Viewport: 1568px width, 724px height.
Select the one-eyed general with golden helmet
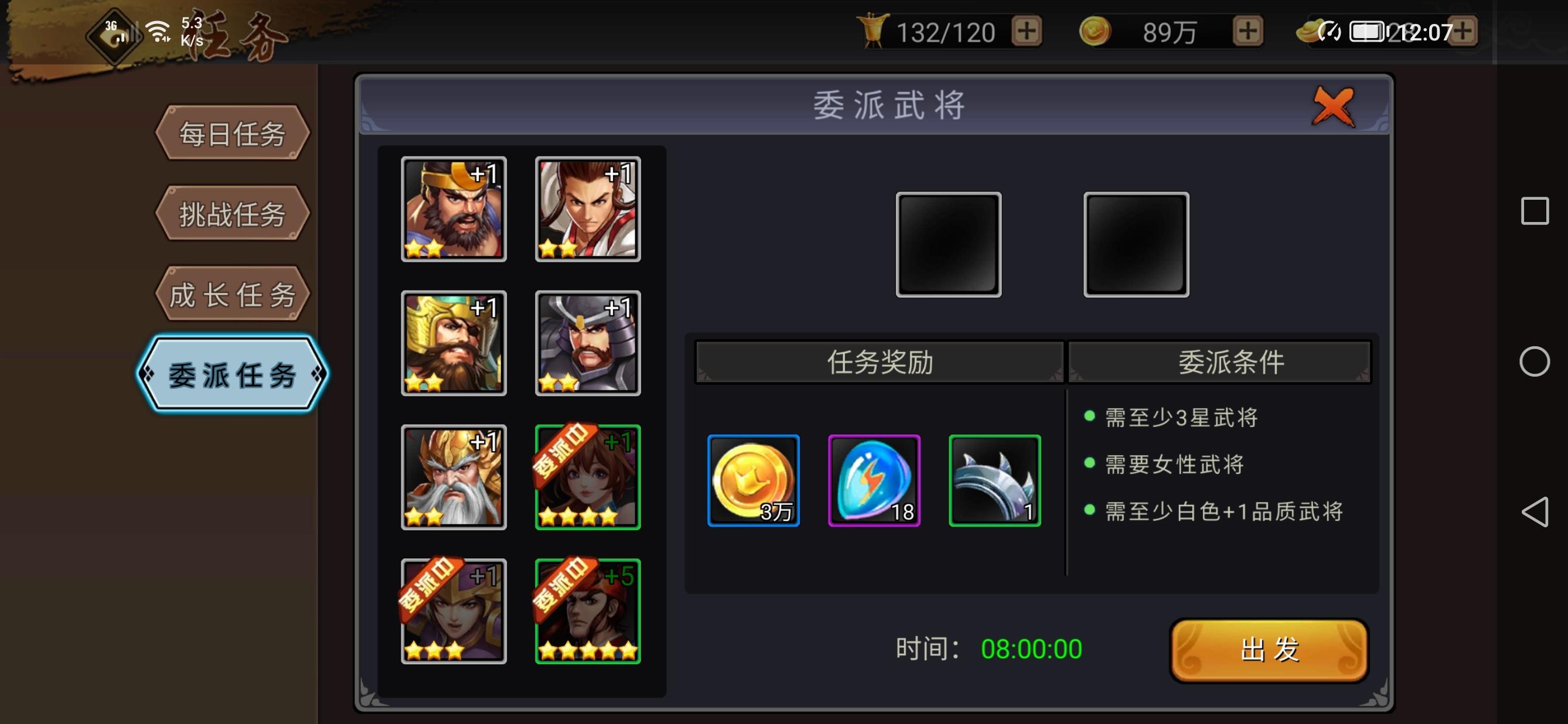point(453,344)
